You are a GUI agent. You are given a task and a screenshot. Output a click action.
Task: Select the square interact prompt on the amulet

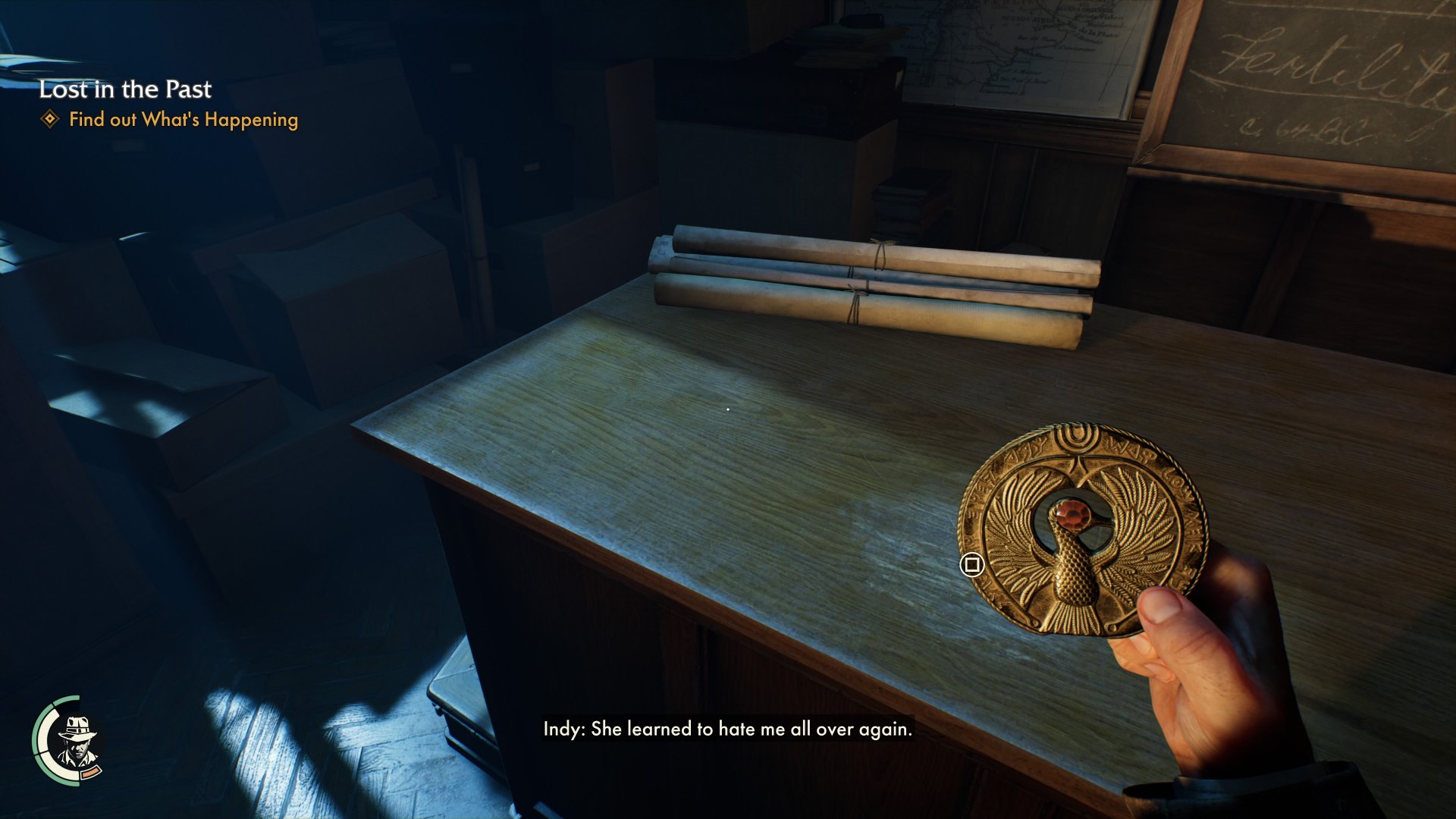click(x=971, y=563)
